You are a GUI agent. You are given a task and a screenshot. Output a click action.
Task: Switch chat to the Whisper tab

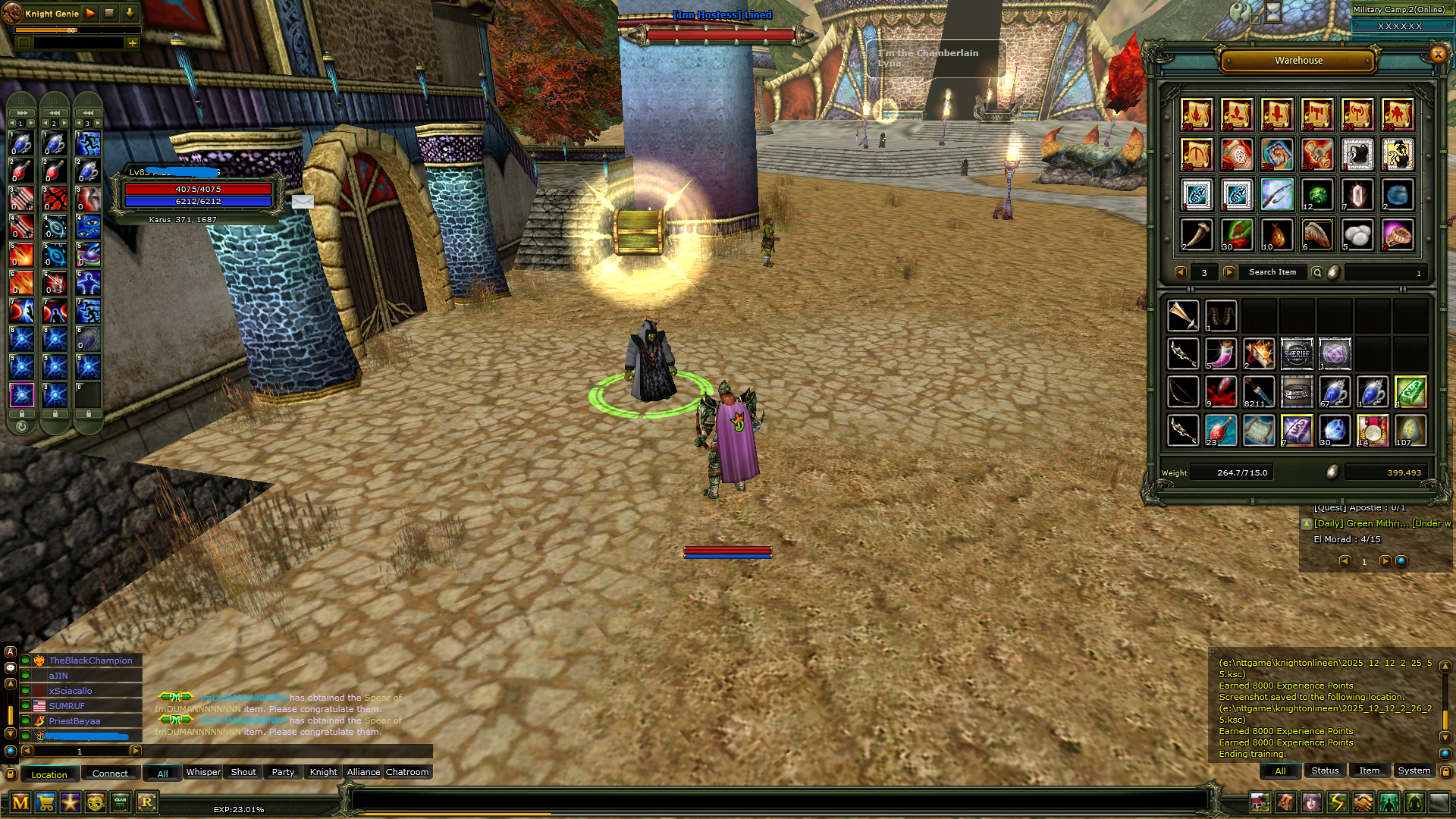[203, 772]
